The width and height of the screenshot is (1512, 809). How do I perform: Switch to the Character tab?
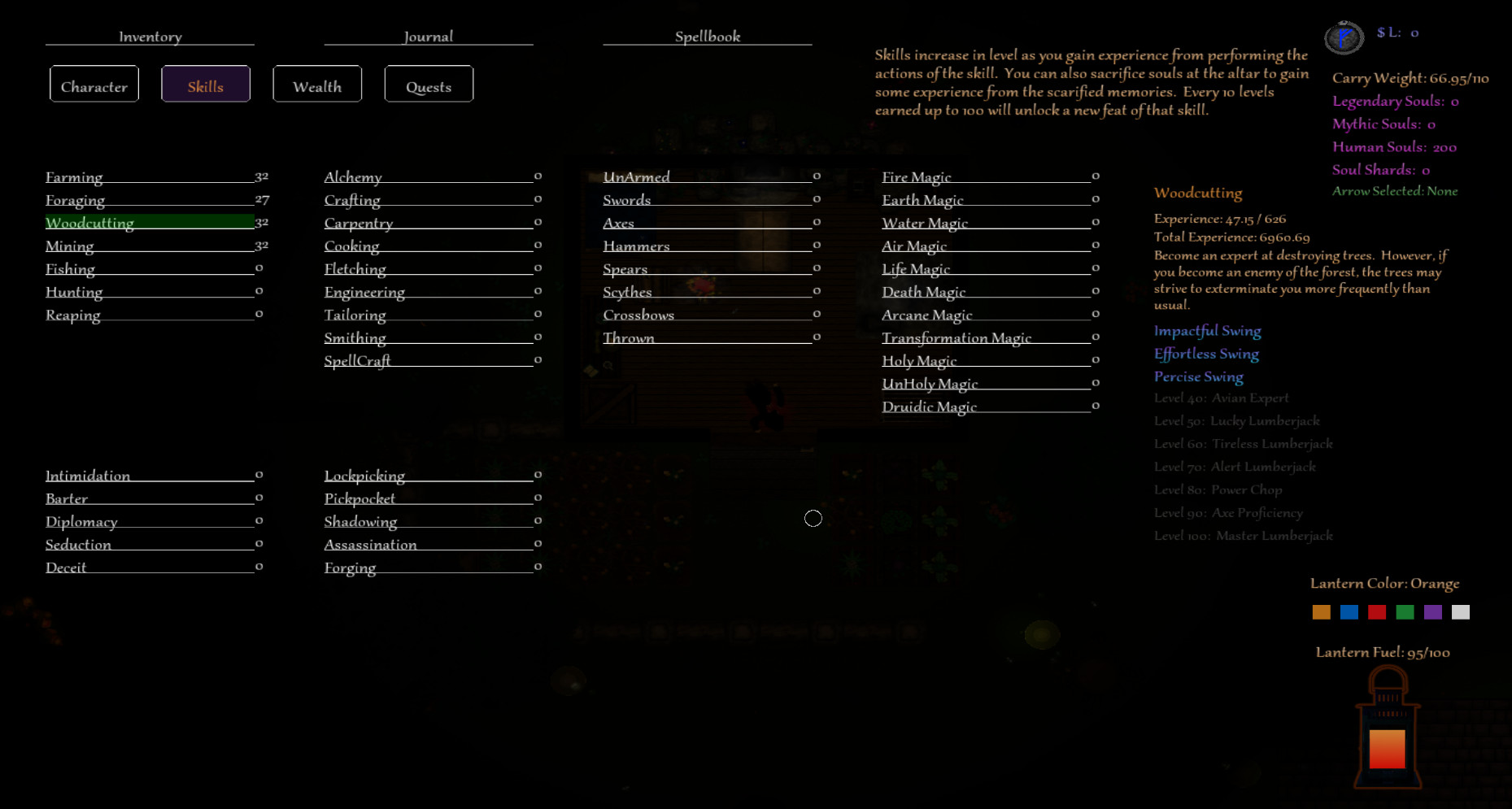[94, 84]
